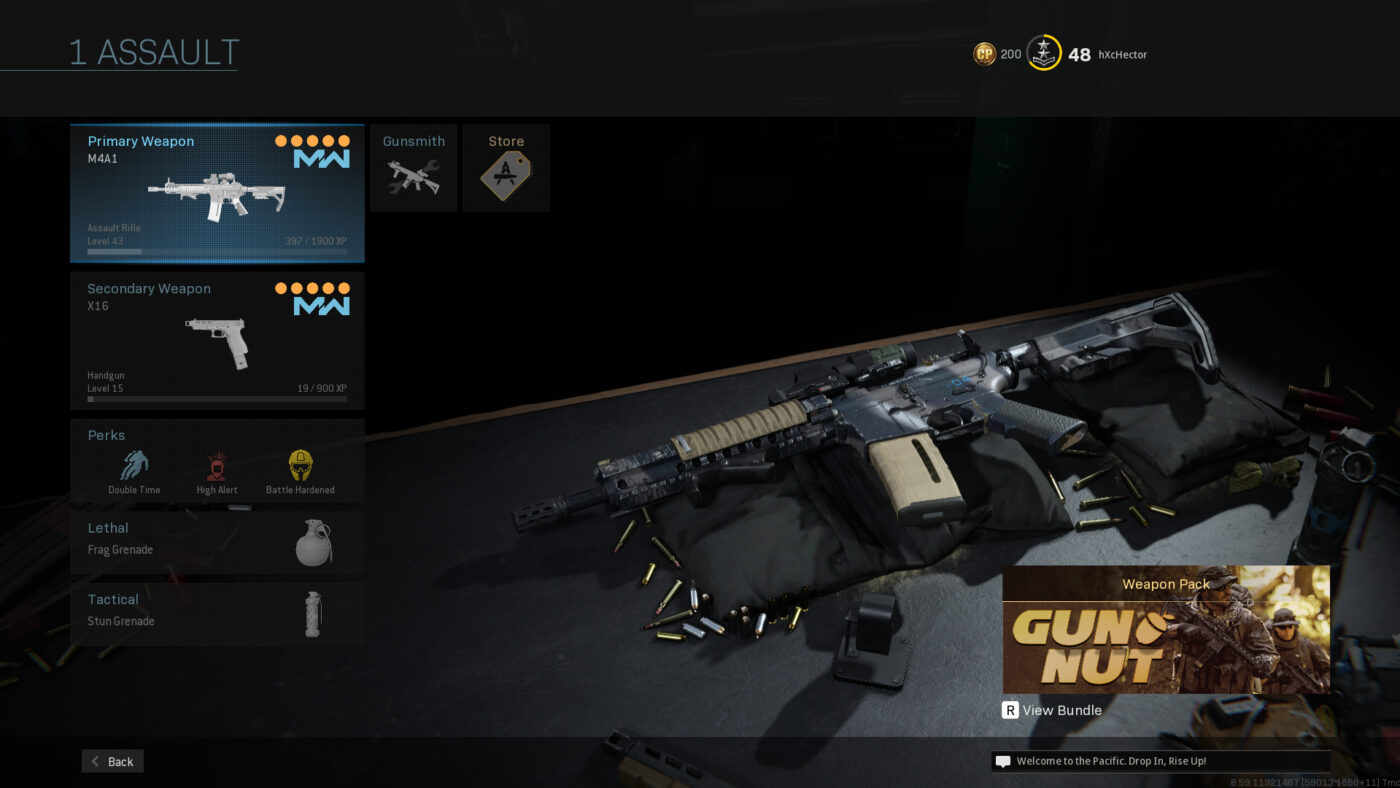Image resolution: width=1400 pixels, height=788 pixels.
Task: Open the weapon Store tile
Action: point(506,168)
